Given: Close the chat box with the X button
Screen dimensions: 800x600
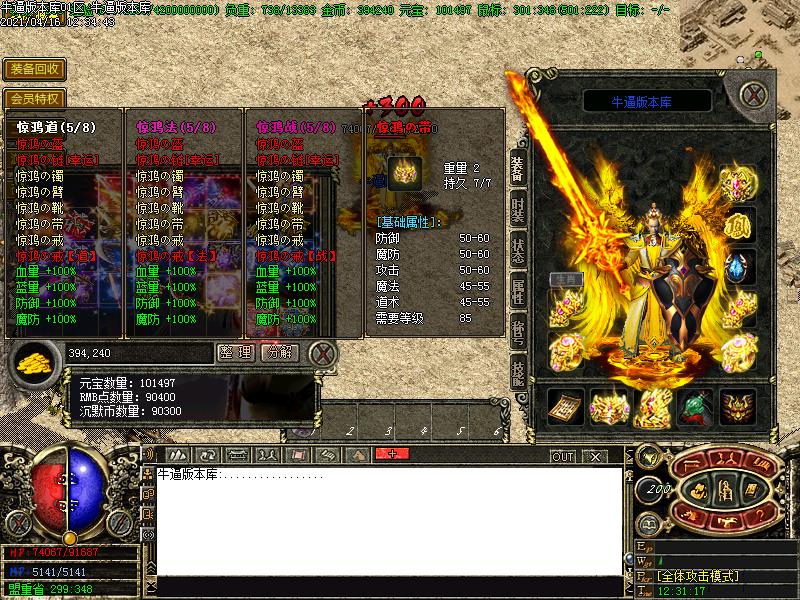Looking at the screenshot, I should point(595,456).
